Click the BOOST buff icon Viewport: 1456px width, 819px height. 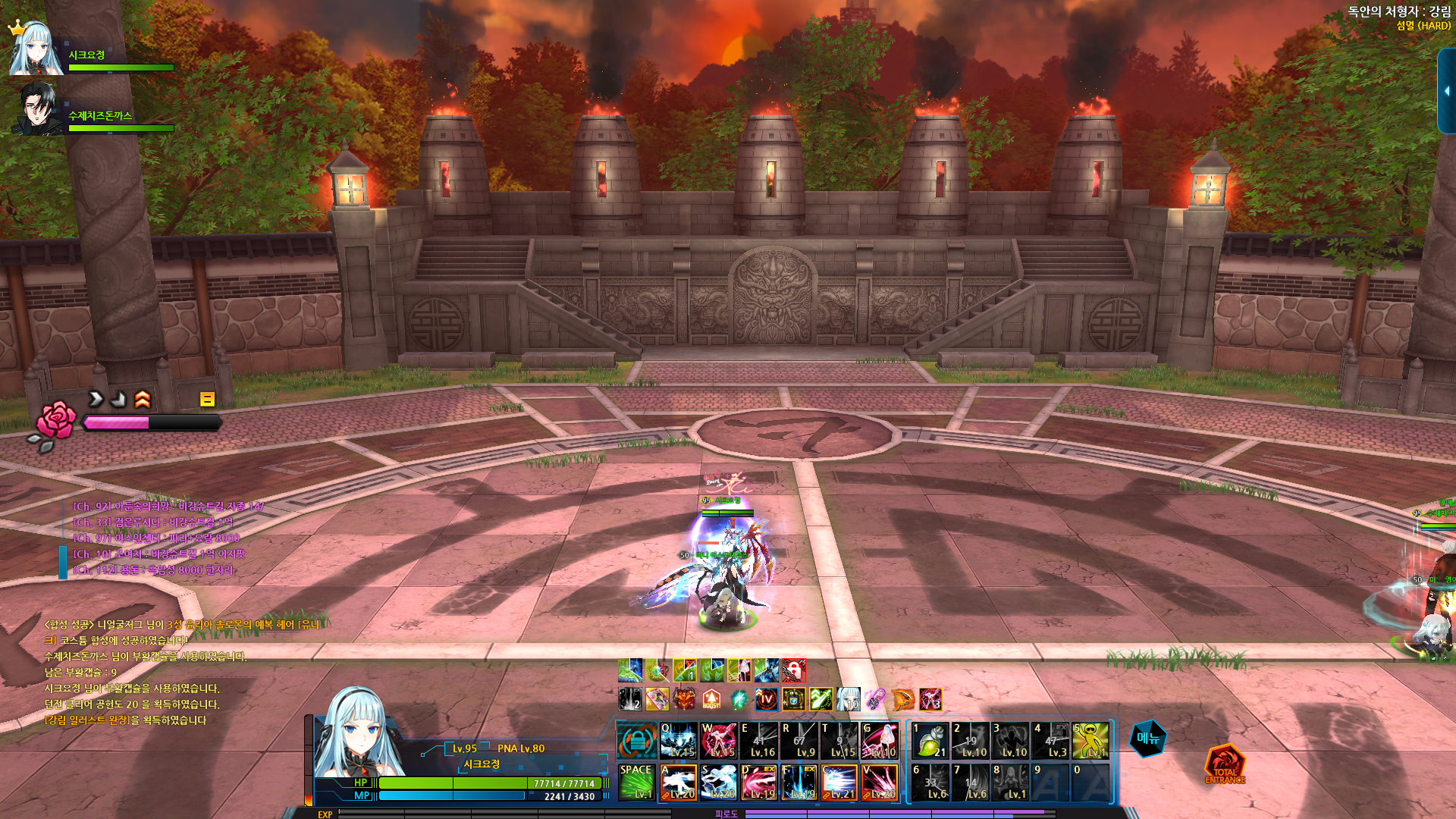click(711, 699)
